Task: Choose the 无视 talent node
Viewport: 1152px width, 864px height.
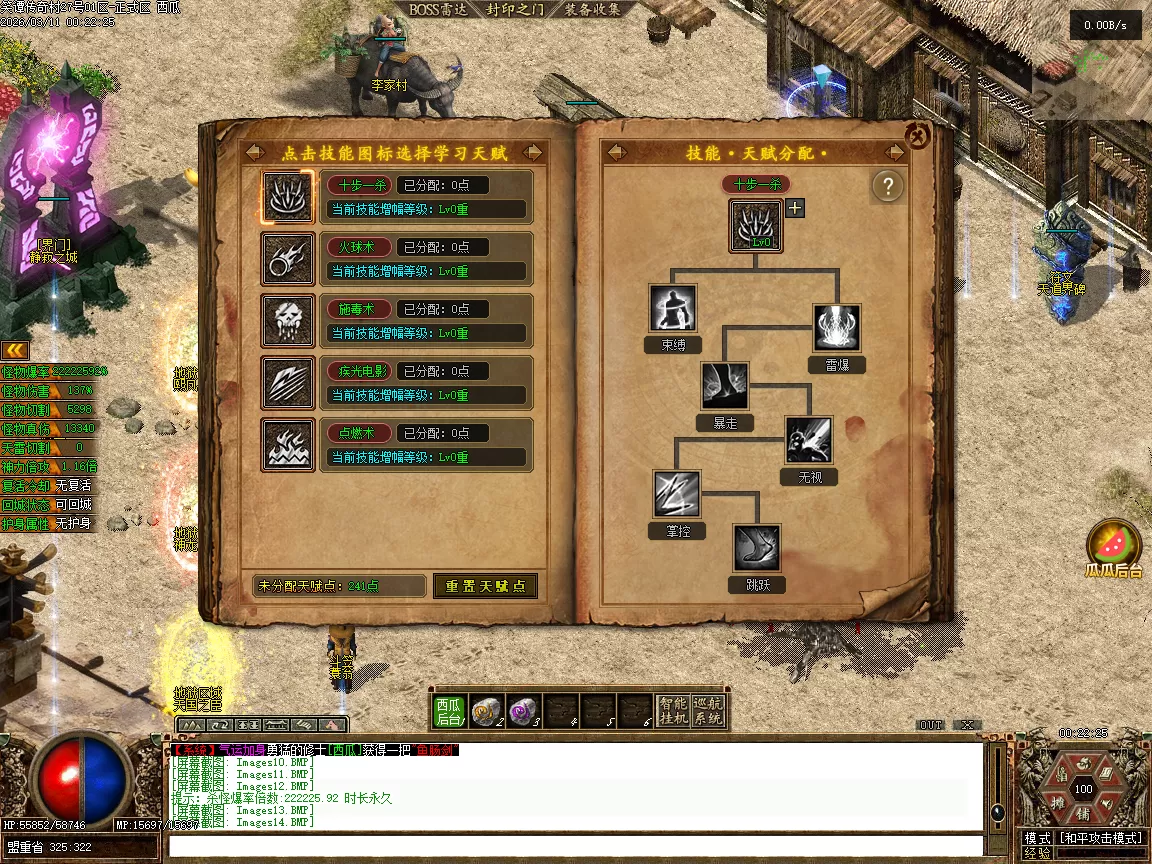Action: pyautogui.click(x=809, y=440)
